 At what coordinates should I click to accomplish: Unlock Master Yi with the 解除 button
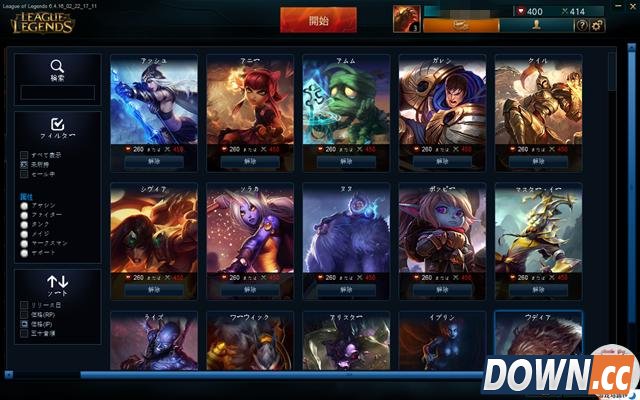click(x=537, y=289)
